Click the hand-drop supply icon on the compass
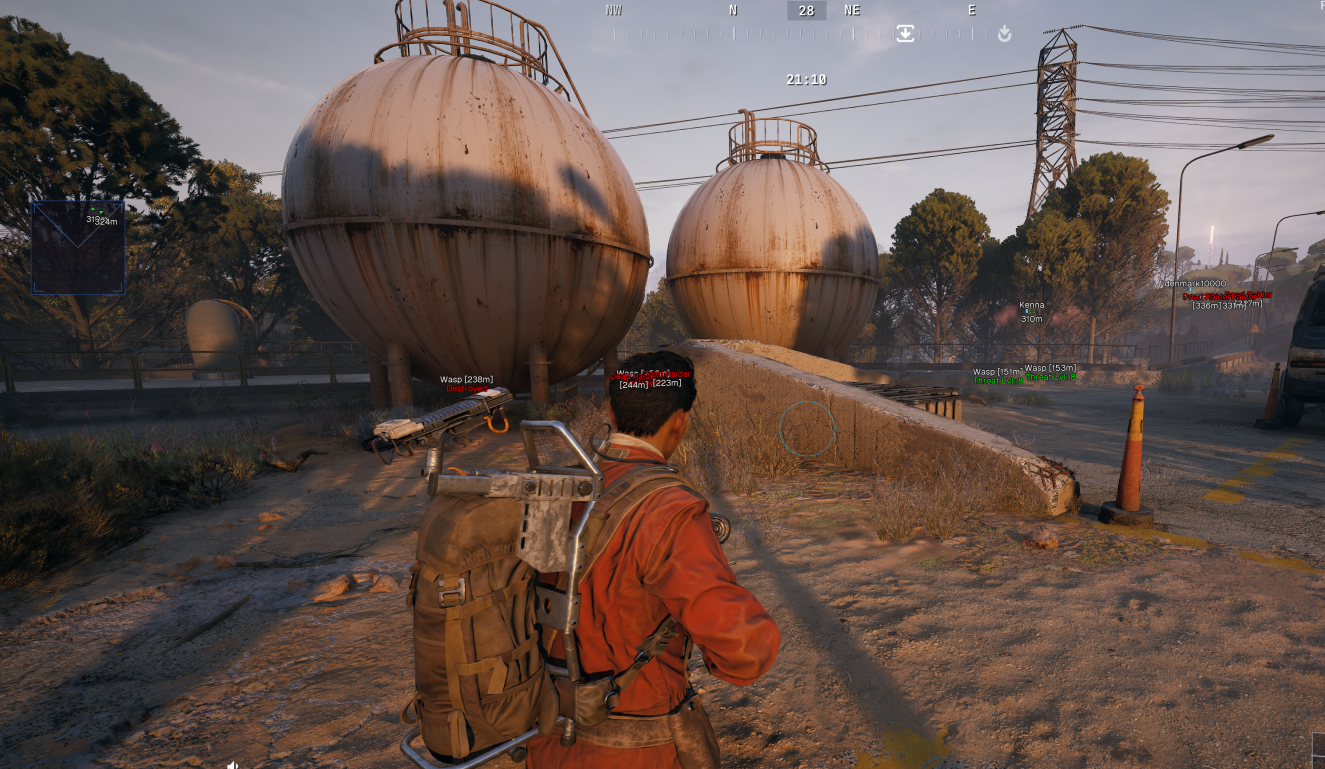The height and width of the screenshot is (769, 1325). 1004,33
